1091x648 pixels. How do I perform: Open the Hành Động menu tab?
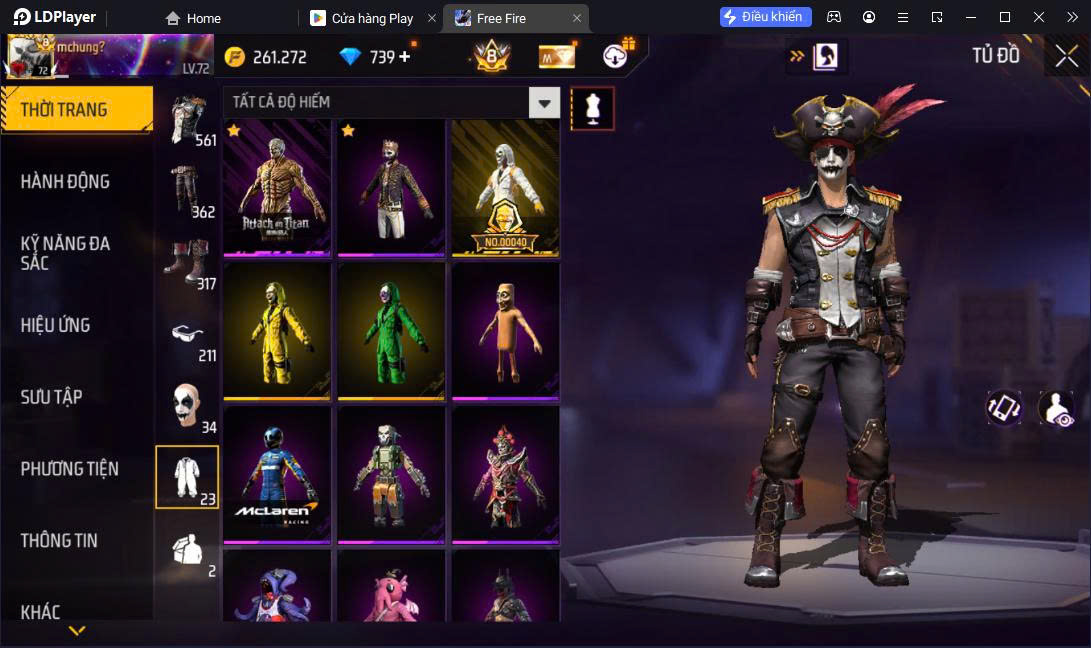[x=65, y=181]
